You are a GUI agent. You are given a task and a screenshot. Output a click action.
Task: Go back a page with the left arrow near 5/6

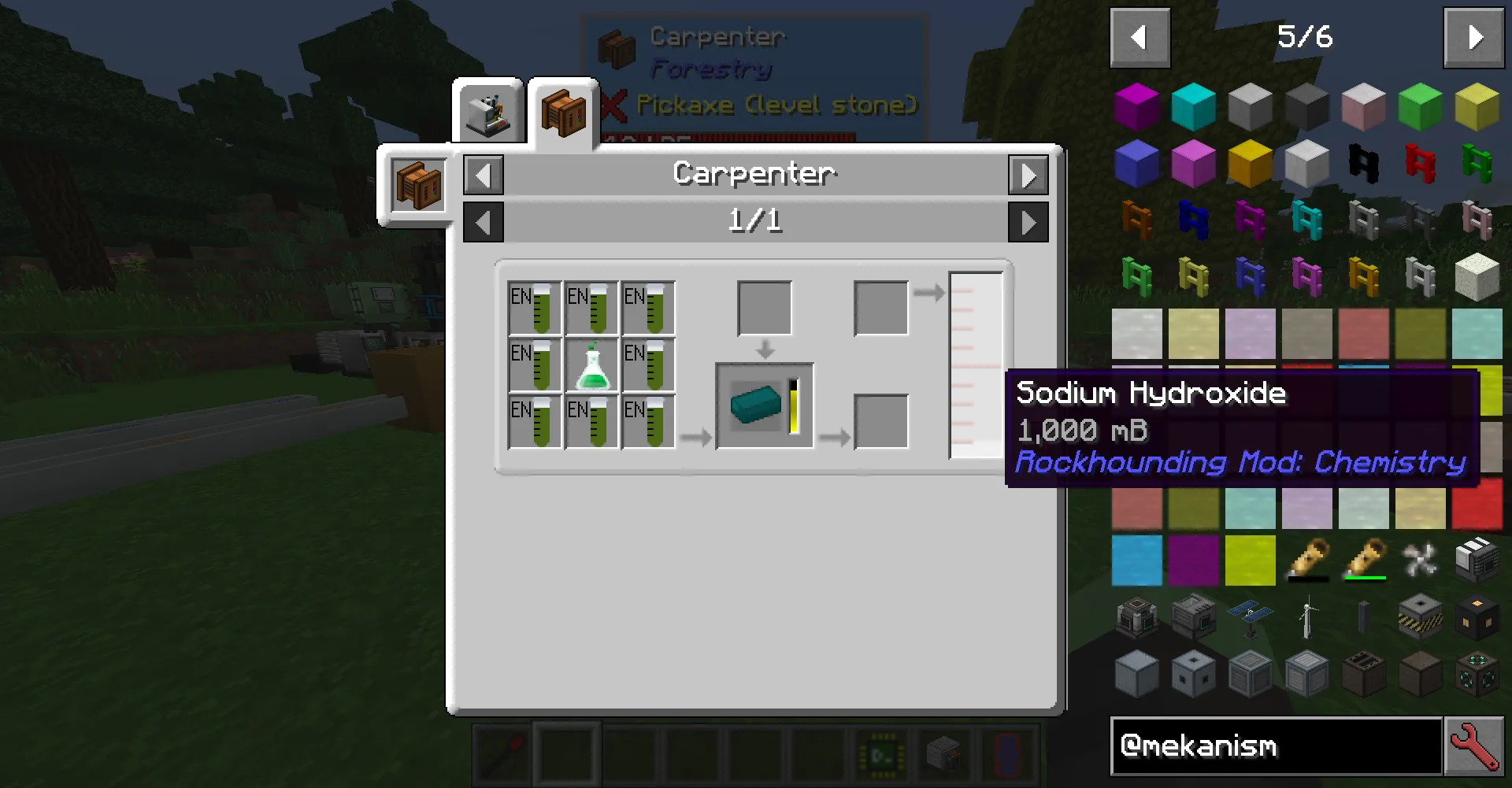click(1140, 37)
